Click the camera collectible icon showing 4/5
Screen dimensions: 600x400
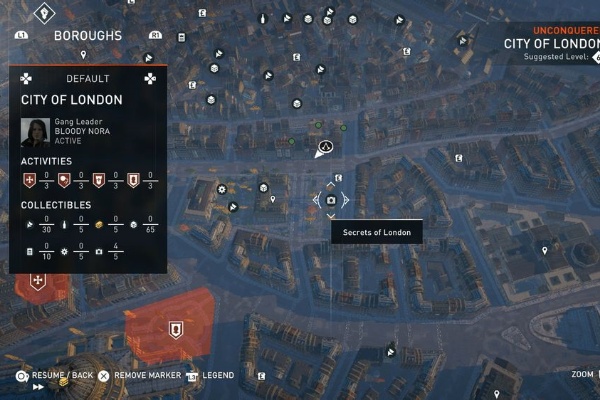click(98, 249)
